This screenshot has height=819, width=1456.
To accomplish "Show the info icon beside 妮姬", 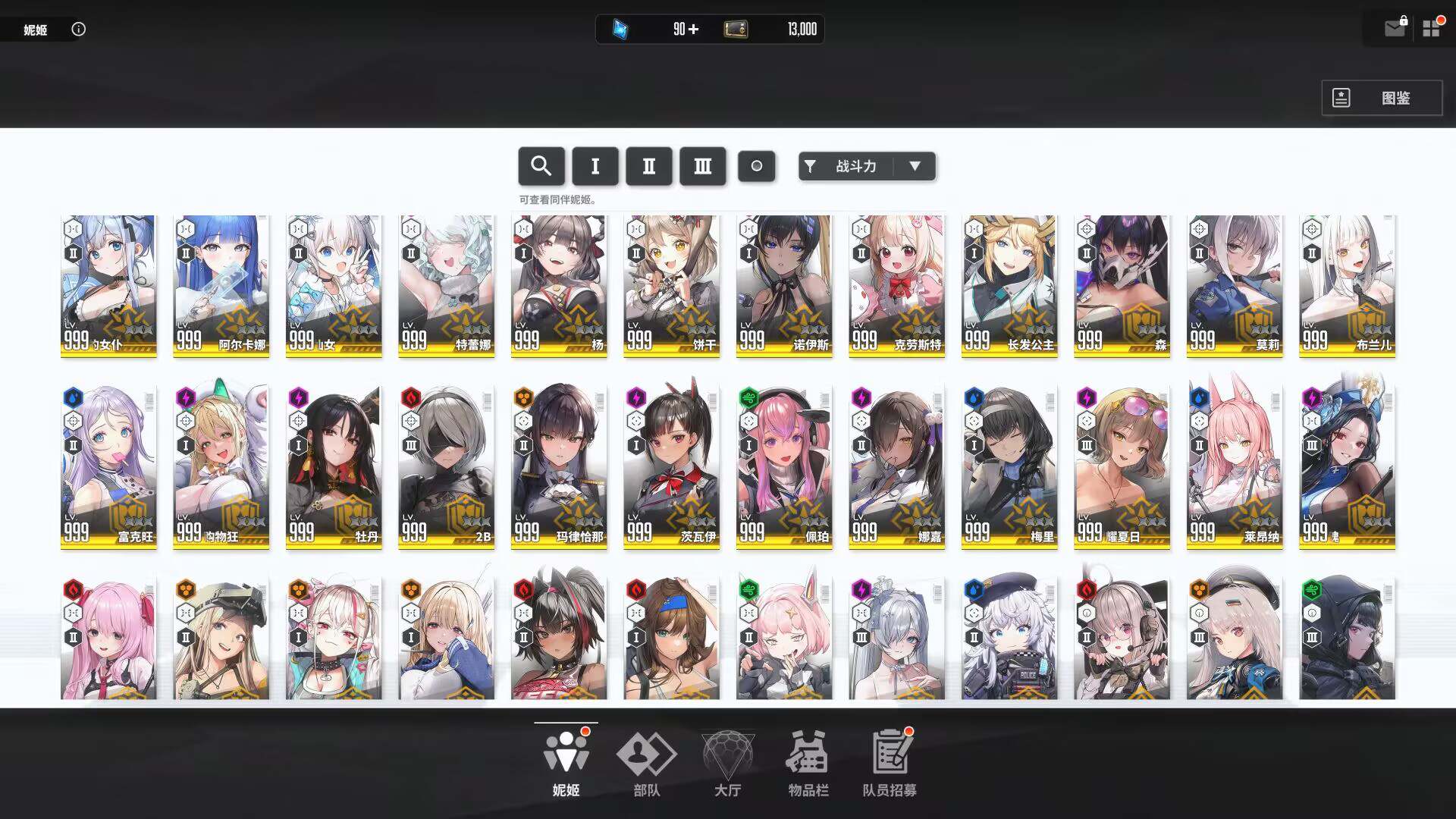I will [78, 29].
